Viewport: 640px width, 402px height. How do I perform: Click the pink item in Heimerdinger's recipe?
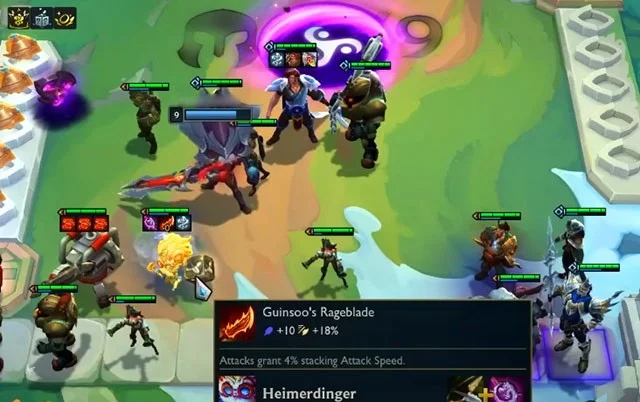pyautogui.click(x=506, y=390)
